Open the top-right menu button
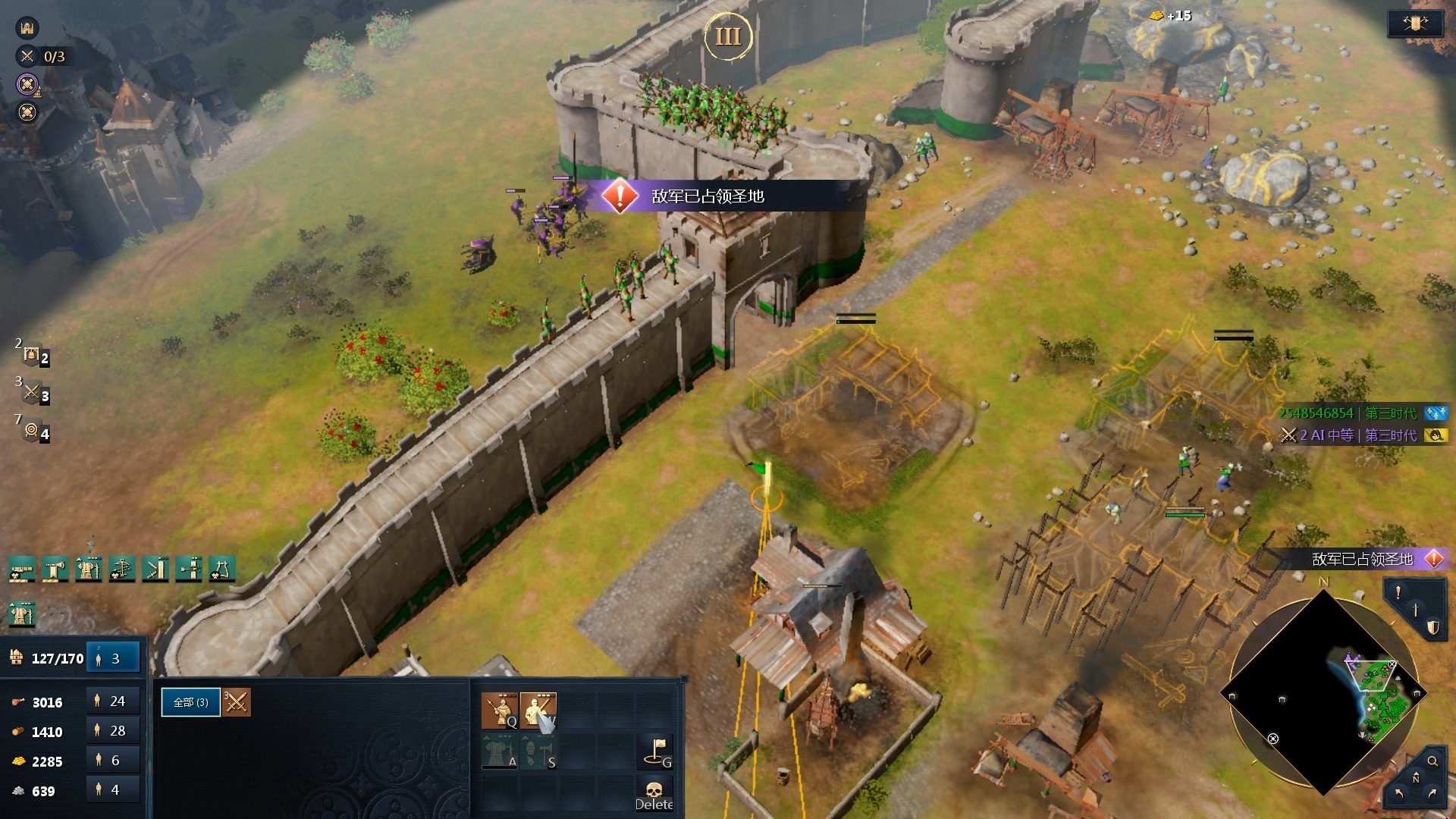Viewport: 1456px width, 819px height. coord(1414,24)
